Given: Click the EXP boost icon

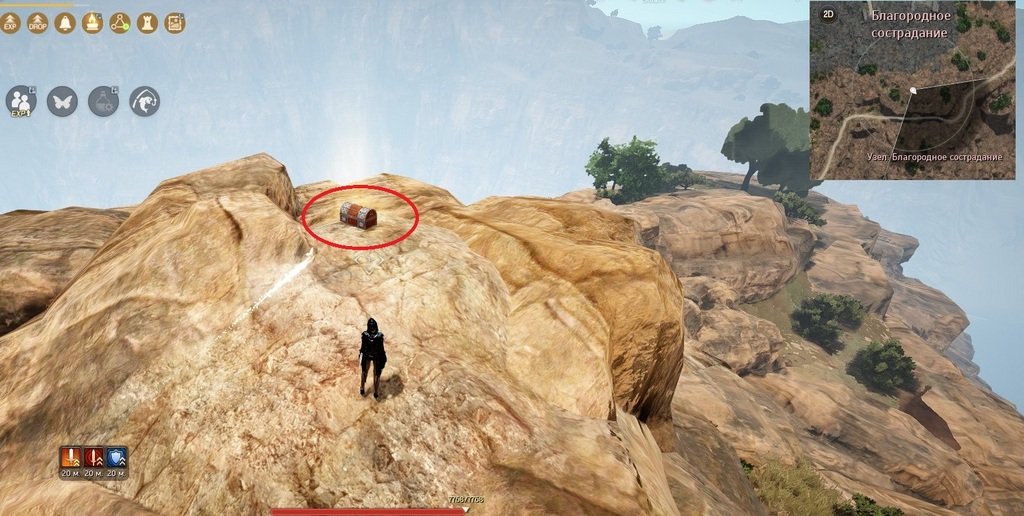Looking at the screenshot, I should (x=11, y=23).
